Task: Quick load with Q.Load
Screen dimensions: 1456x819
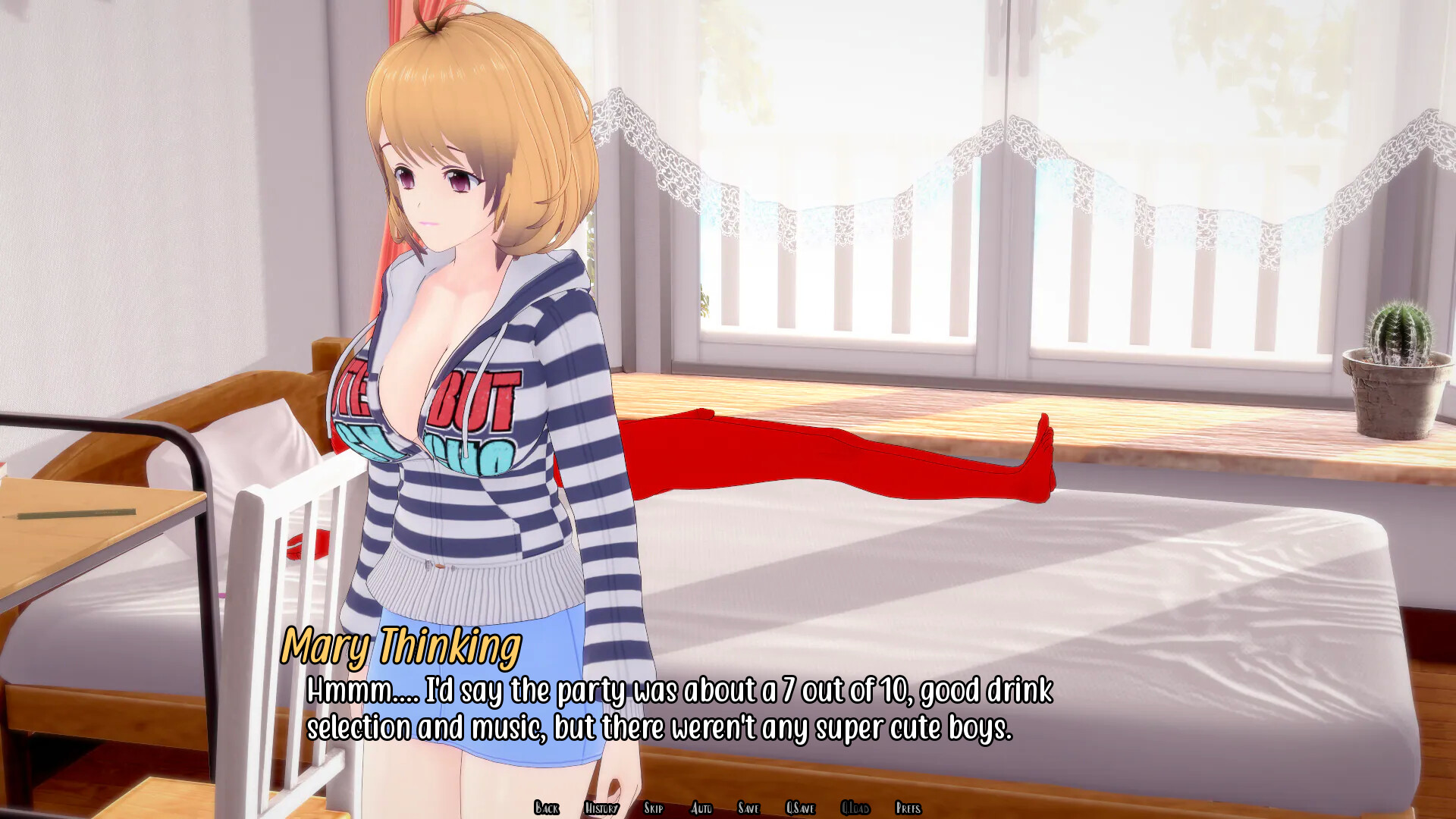Action: [x=855, y=808]
